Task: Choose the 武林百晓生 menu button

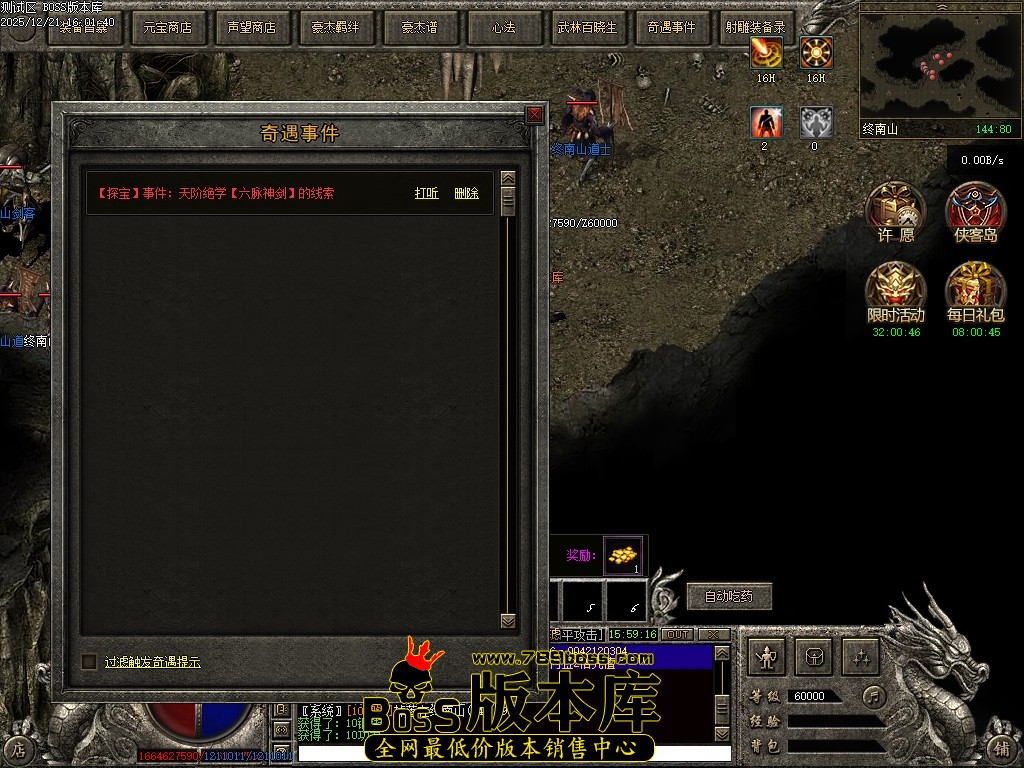Action: [588, 28]
